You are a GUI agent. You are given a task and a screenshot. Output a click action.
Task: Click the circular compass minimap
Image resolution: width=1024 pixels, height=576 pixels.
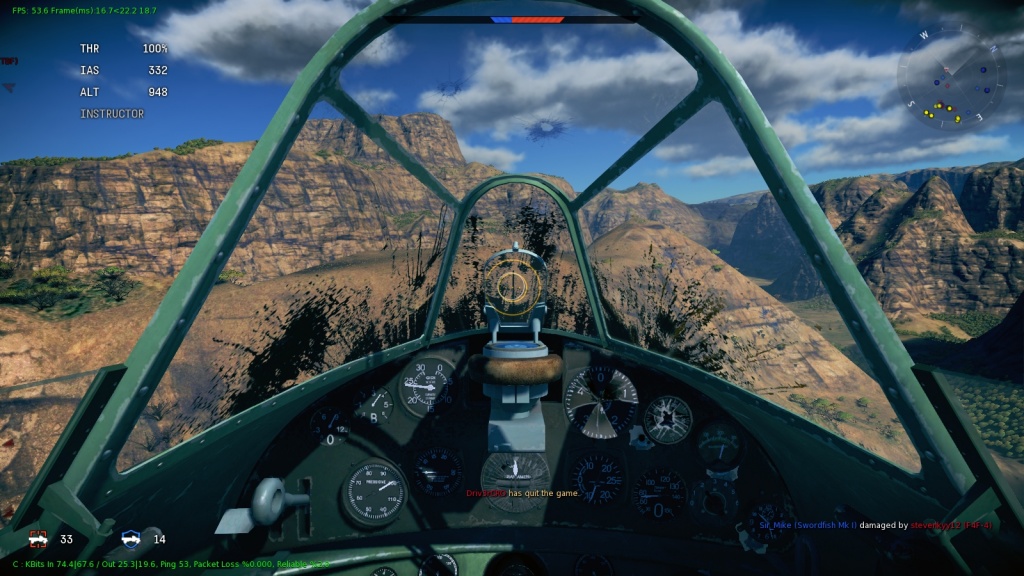click(x=950, y=76)
